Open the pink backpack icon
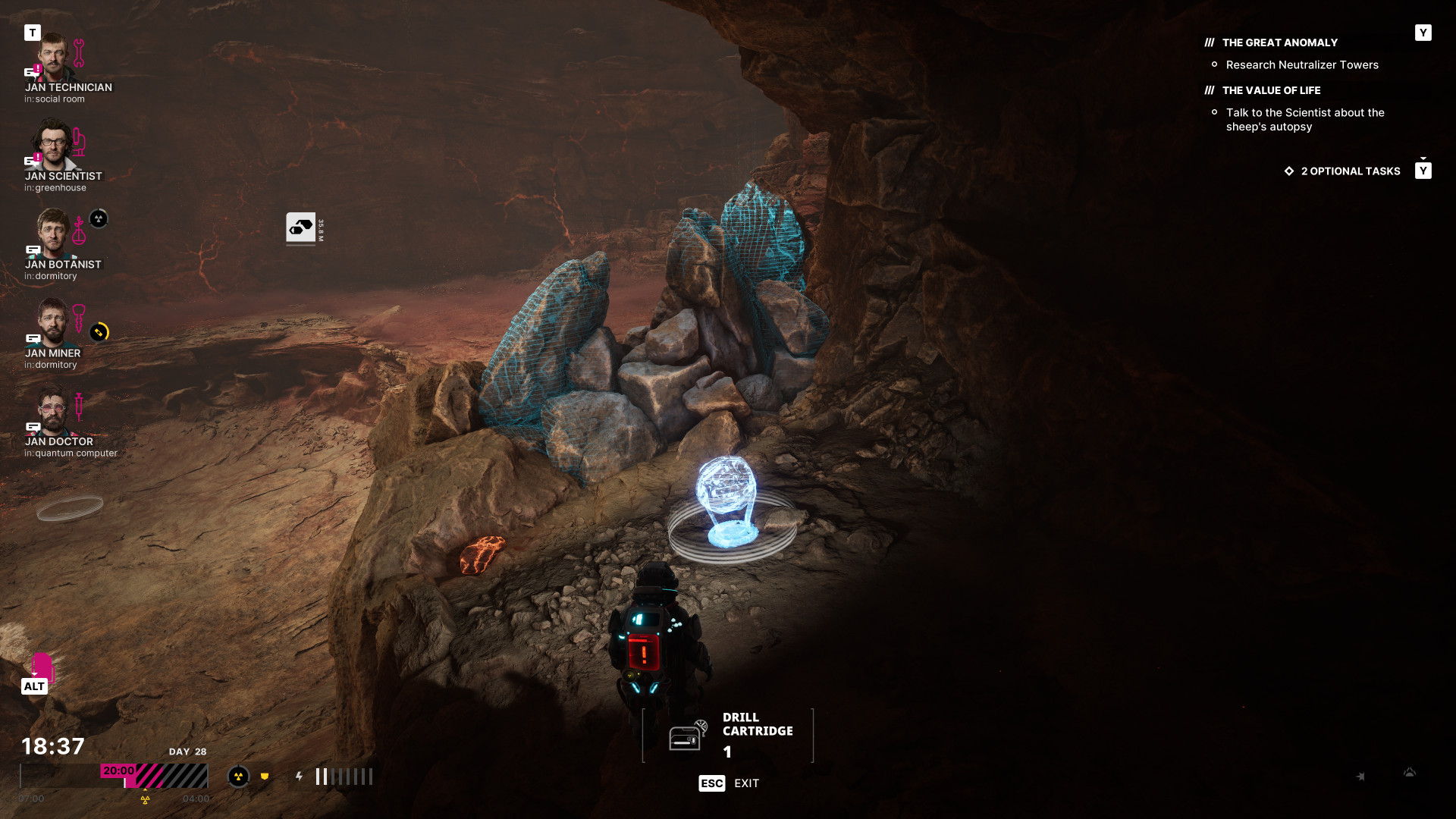 [x=42, y=667]
